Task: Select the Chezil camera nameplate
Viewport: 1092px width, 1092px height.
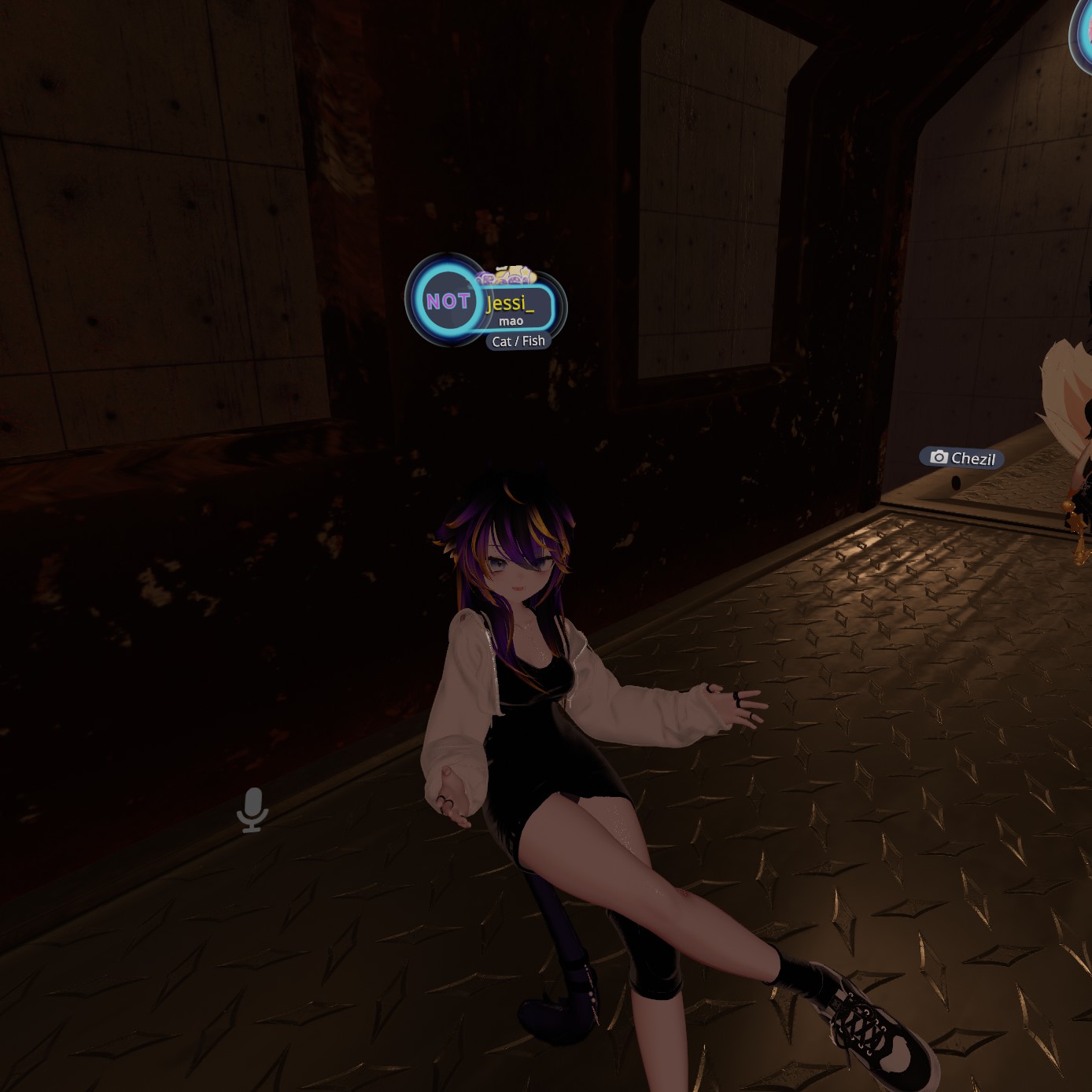Action: click(x=962, y=458)
